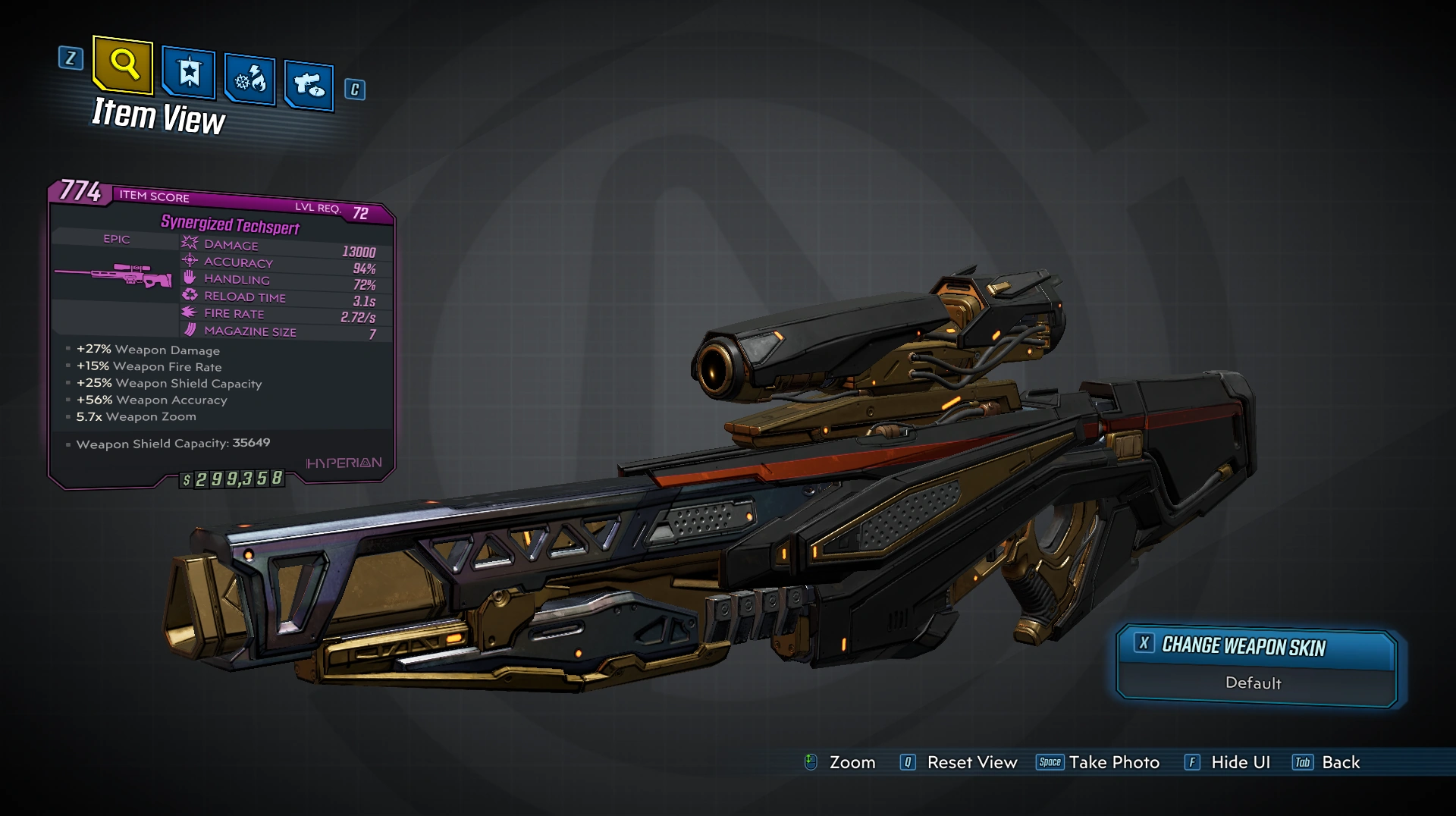
Task: Switch to the star banner tab
Action: coord(189,74)
